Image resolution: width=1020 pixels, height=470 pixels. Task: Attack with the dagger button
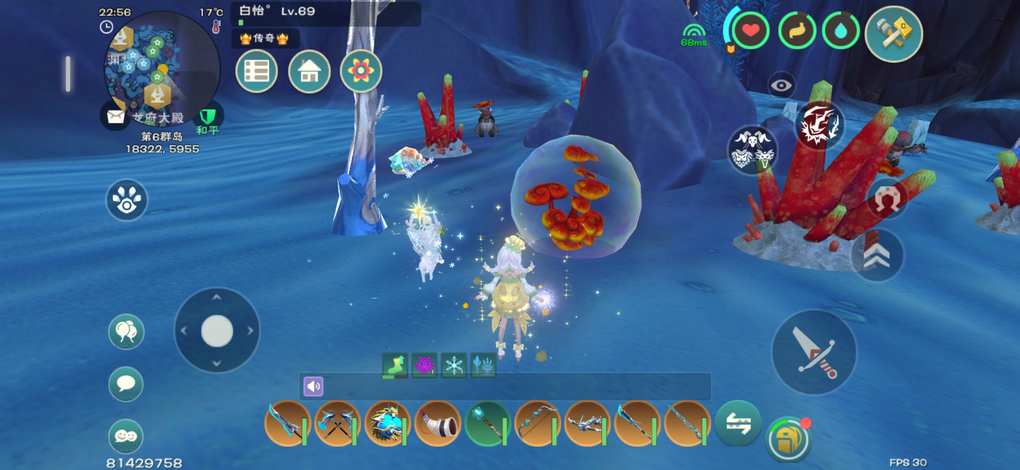[814, 351]
